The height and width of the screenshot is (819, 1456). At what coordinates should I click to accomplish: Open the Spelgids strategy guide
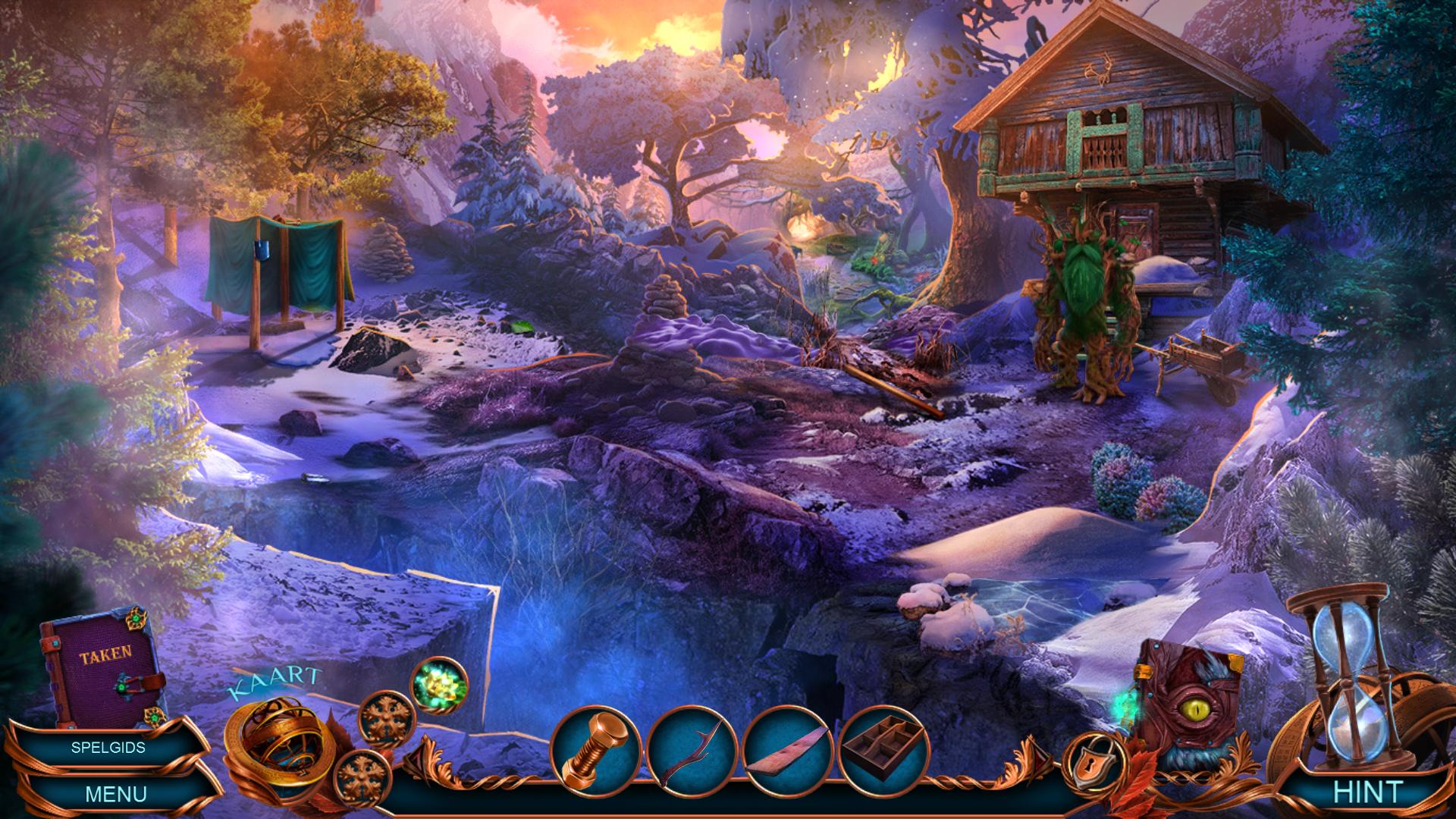(108, 747)
